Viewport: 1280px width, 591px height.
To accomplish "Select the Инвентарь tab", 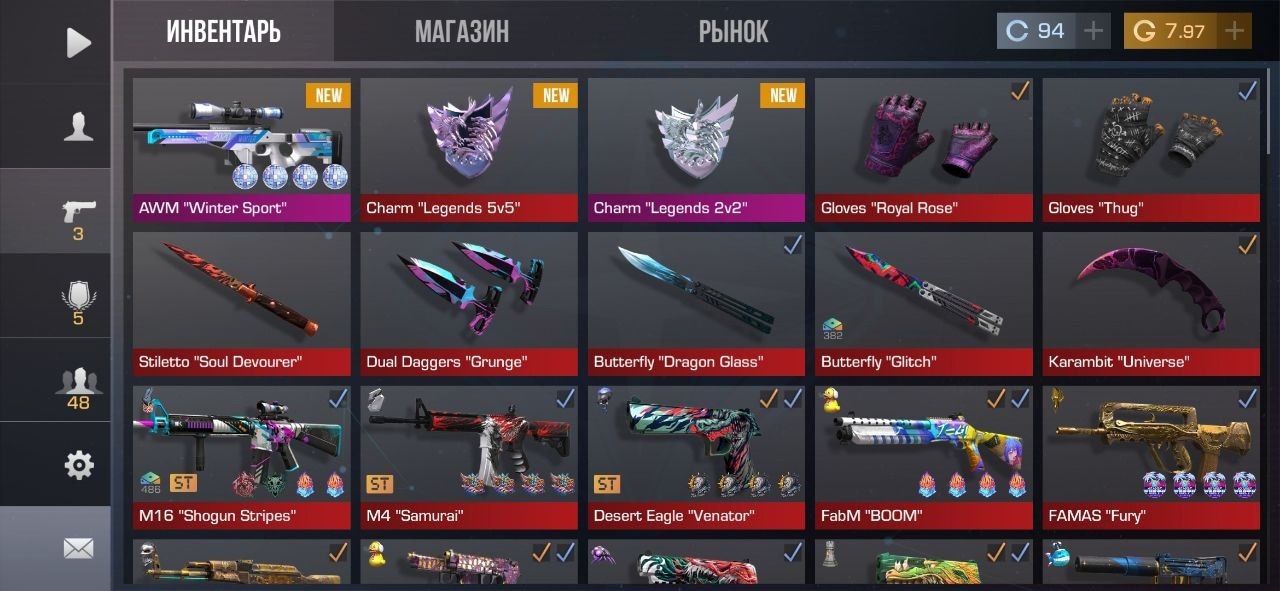I will click(x=223, y=32).
